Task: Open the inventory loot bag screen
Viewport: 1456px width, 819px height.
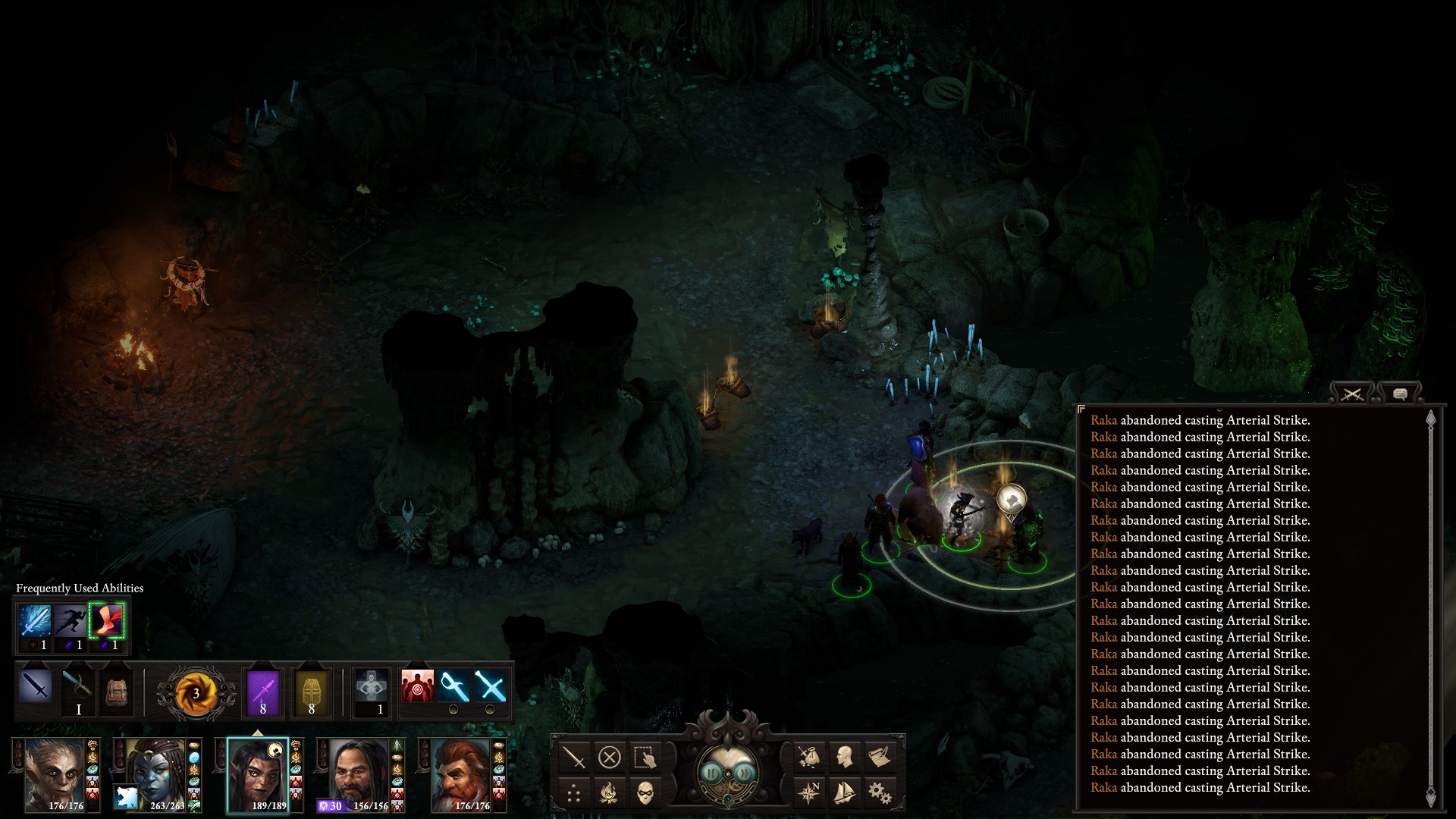Action: click(808, 757)
